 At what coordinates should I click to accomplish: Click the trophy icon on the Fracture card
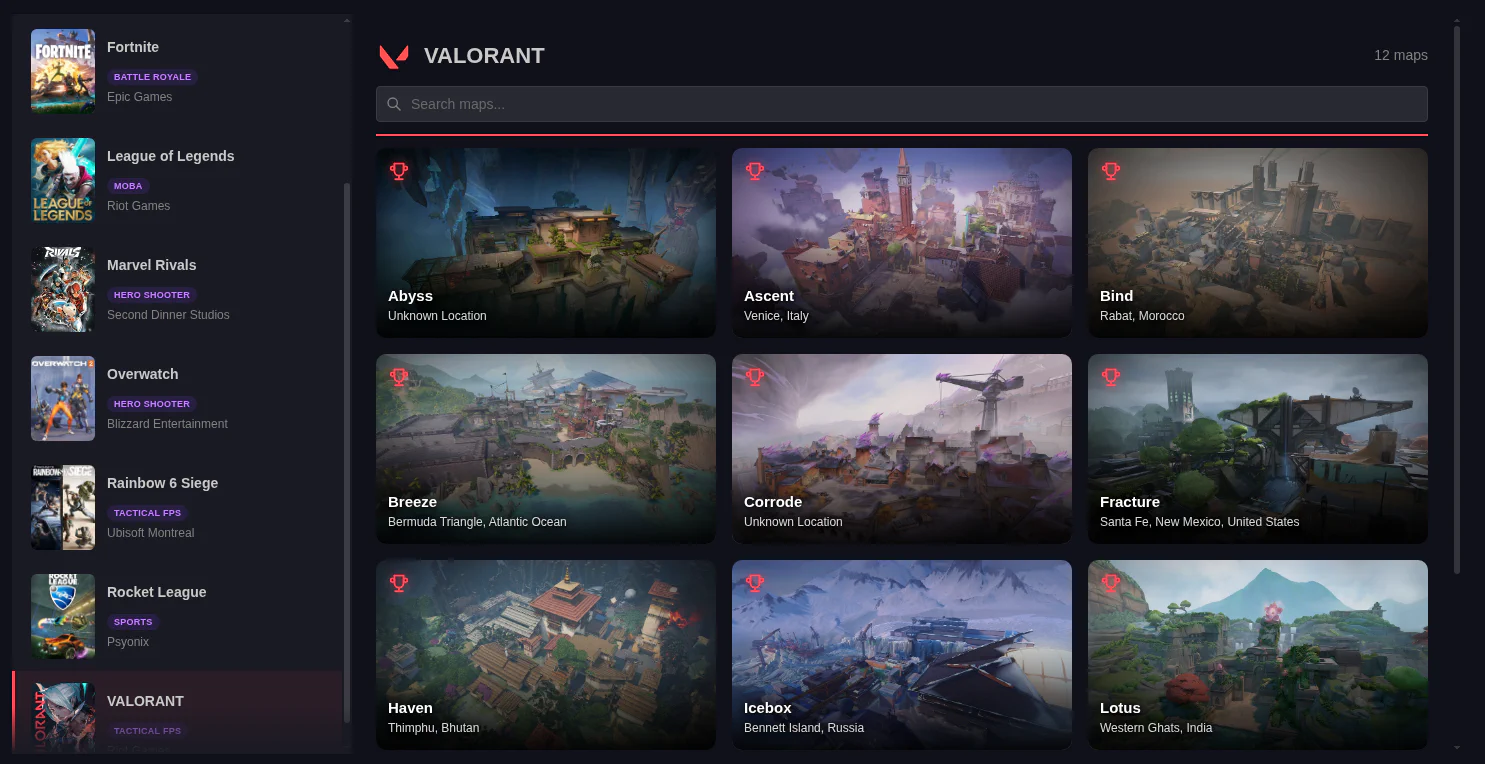(1111, 377)
